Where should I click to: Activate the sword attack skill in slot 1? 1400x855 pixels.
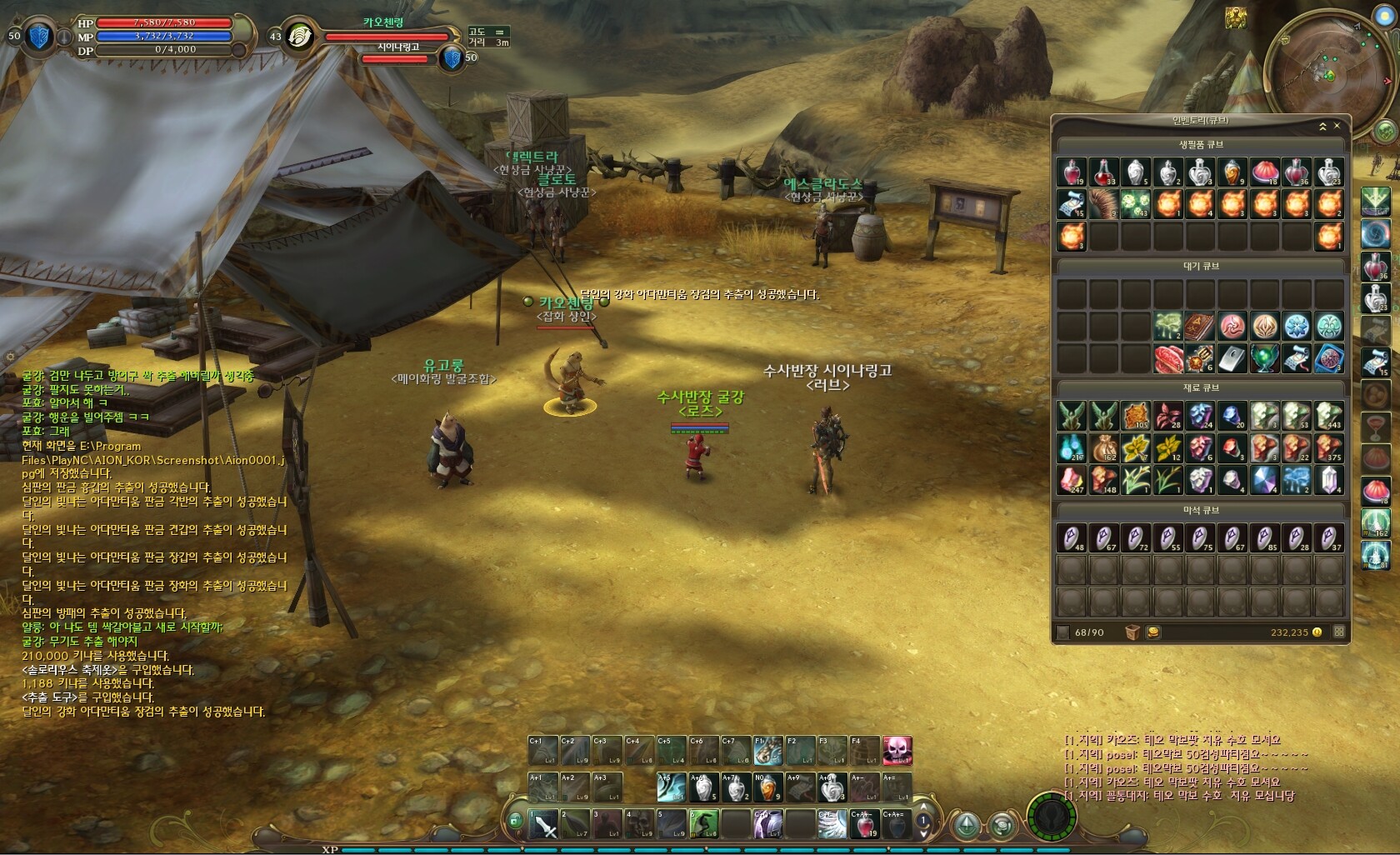(x=544, y=824)
